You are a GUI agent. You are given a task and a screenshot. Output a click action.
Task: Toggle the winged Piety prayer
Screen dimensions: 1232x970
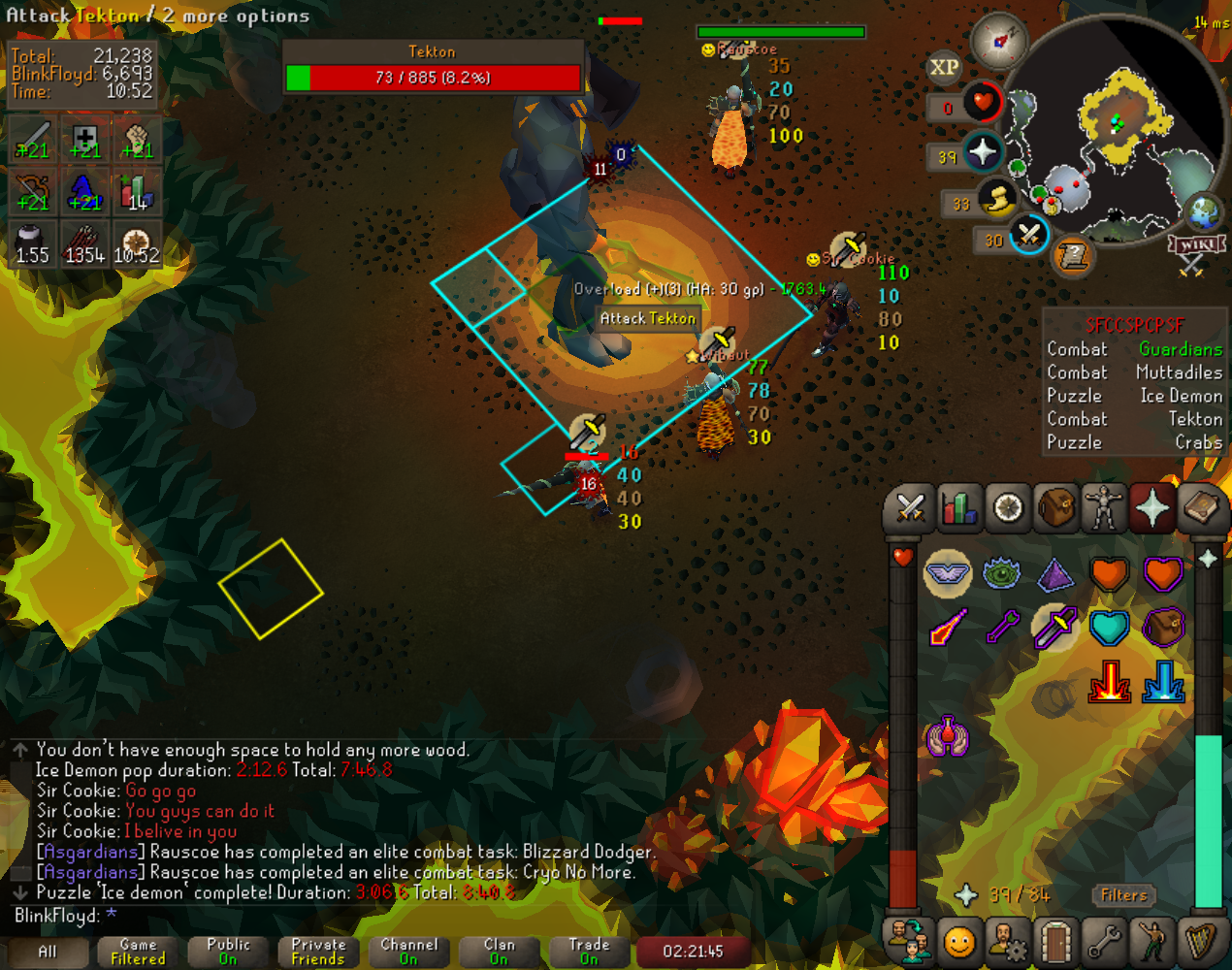[947, 574]
